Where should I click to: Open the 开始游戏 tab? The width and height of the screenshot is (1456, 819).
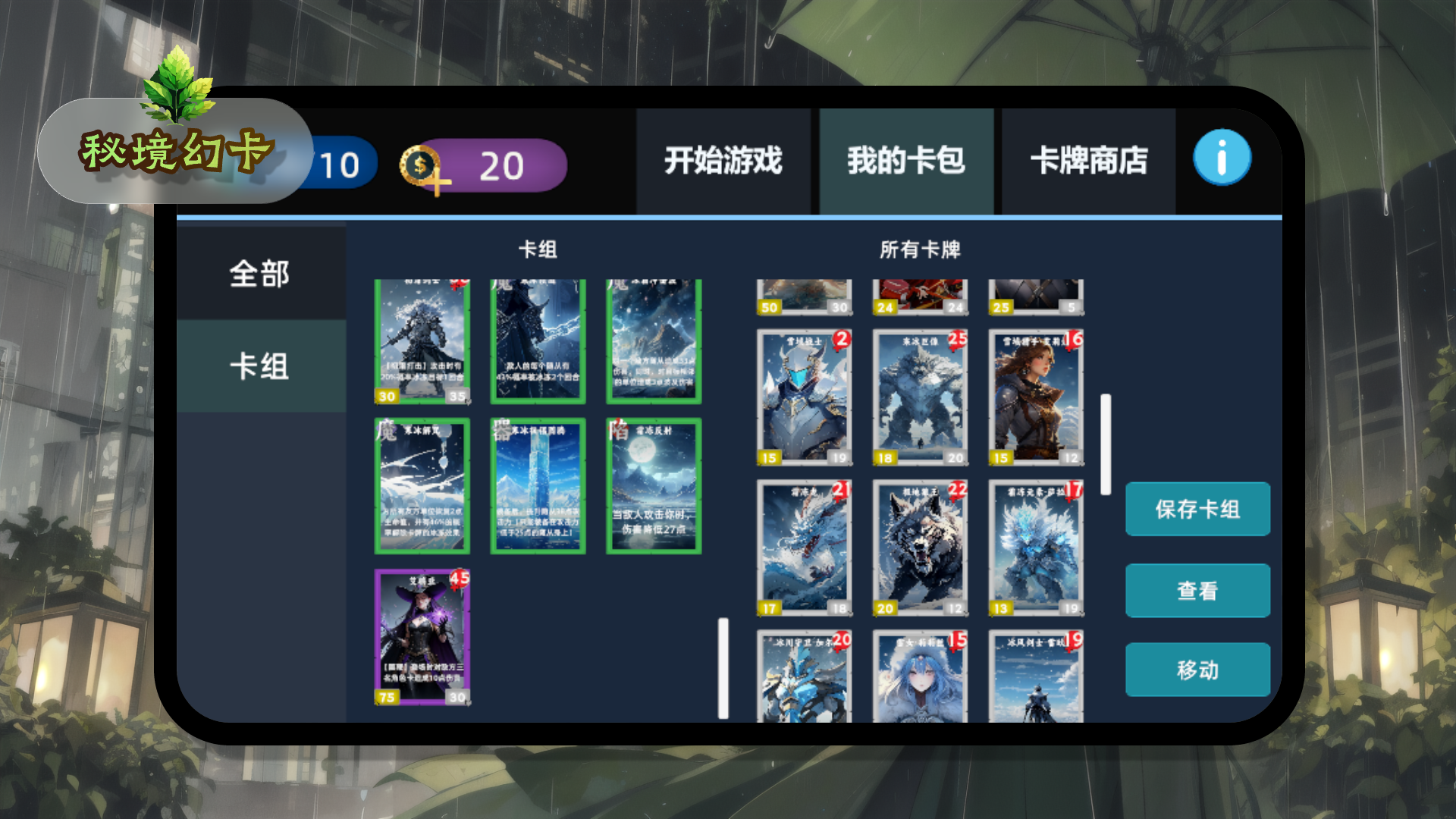pyautogui.click(x=723, y=162)
